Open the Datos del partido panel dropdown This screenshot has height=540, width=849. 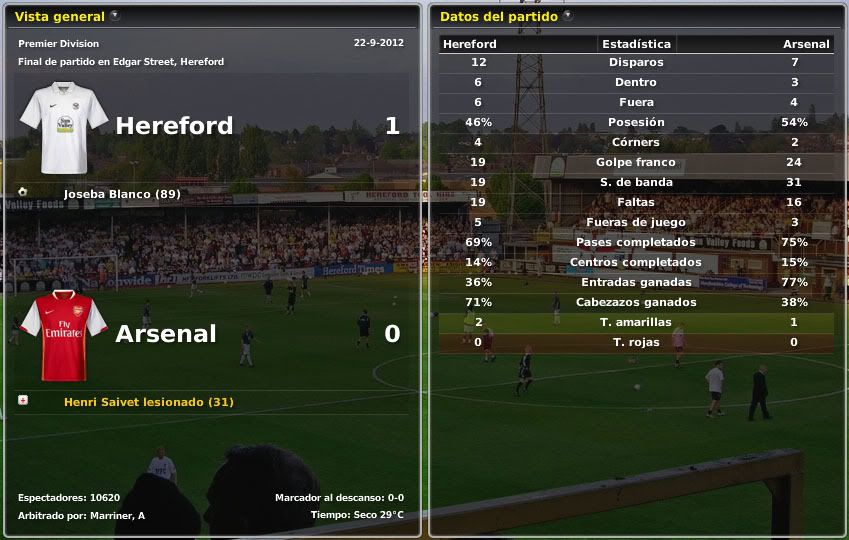click(x=568, y=16)
